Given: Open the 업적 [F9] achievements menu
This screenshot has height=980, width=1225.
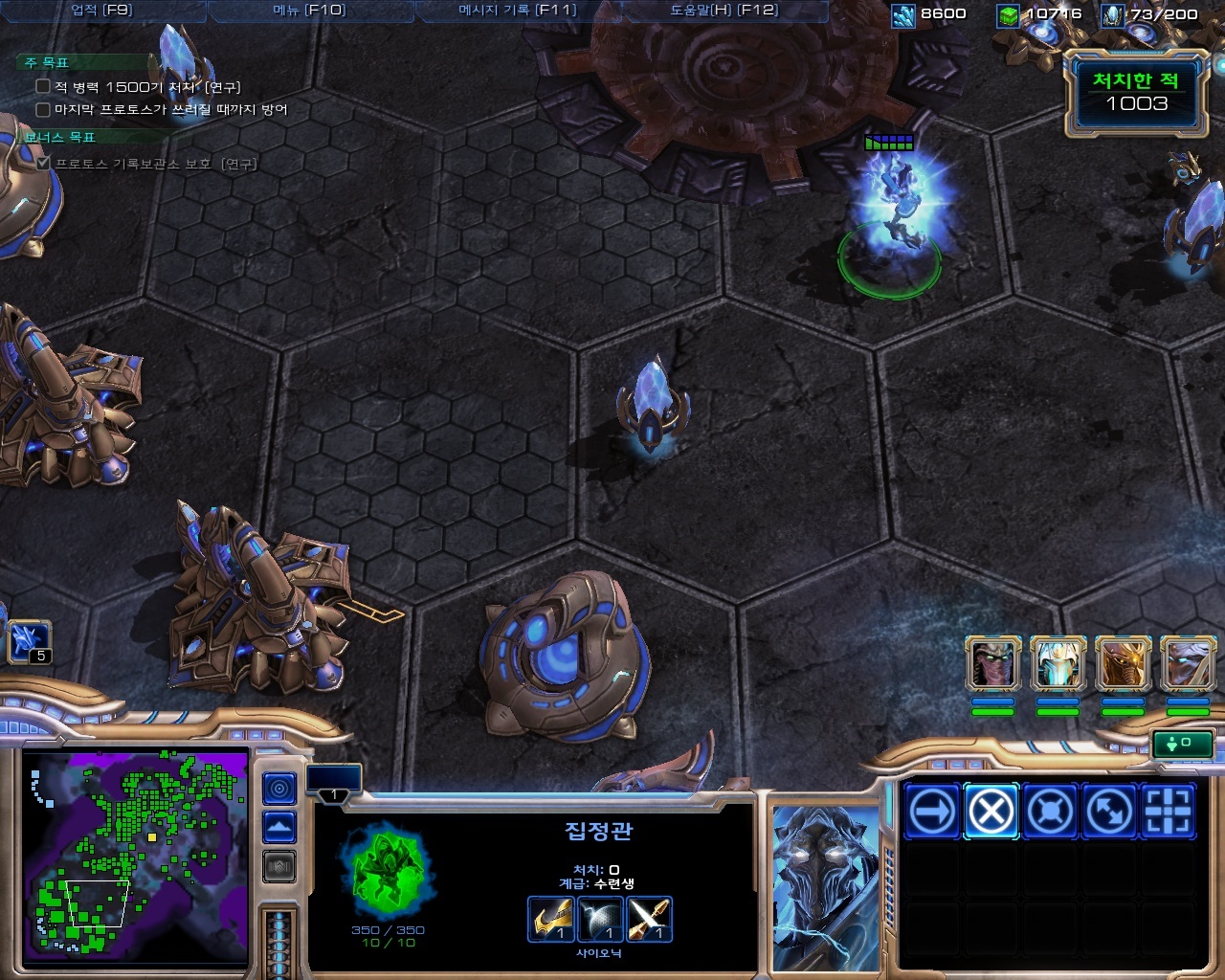Looking at the screenshot, I should (x=101, y=11).
